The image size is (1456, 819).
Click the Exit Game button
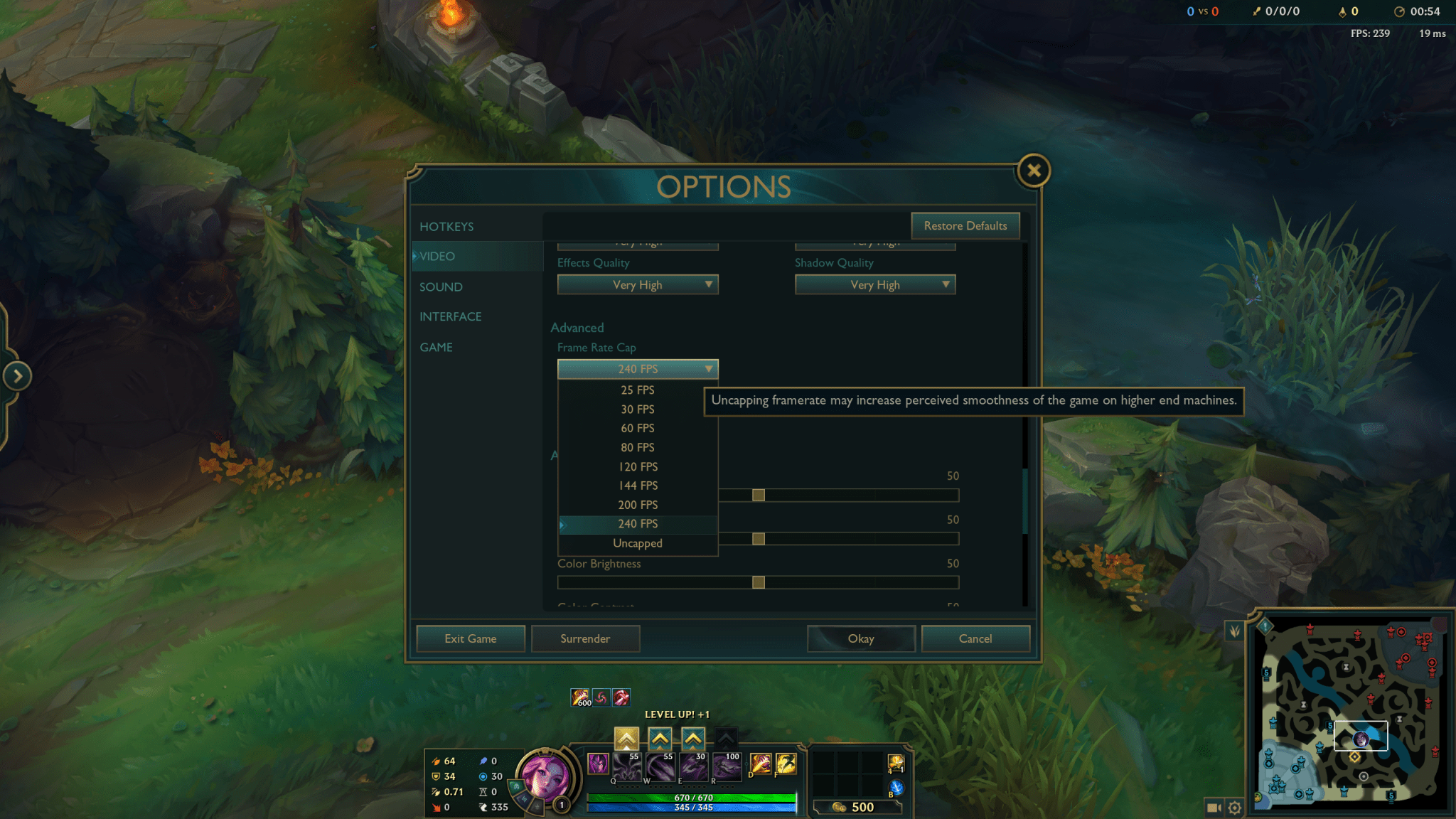(x=470, y=639)
